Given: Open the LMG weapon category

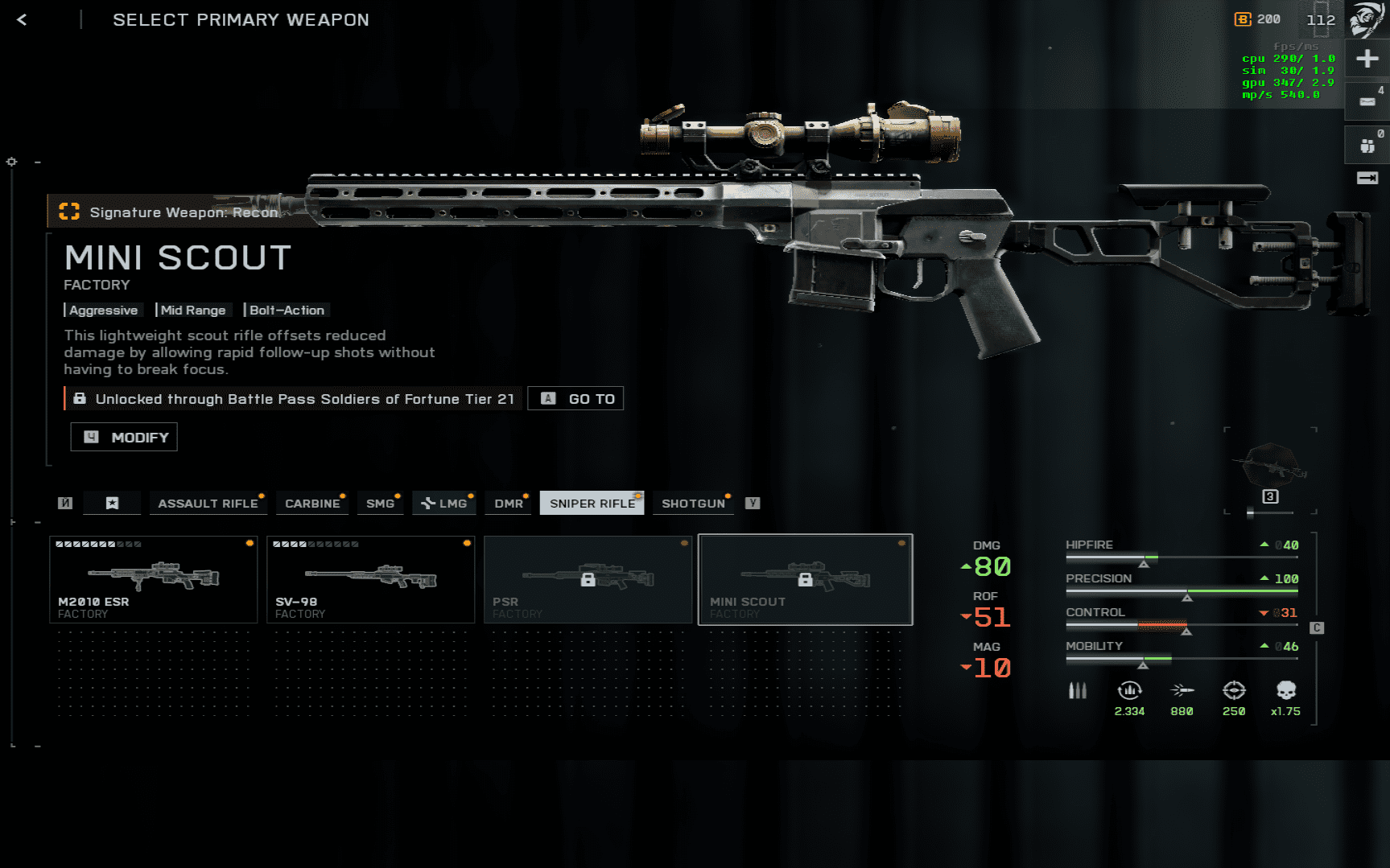Looking at the screenshot, I should pyautogui.click(x=444, y=504).
